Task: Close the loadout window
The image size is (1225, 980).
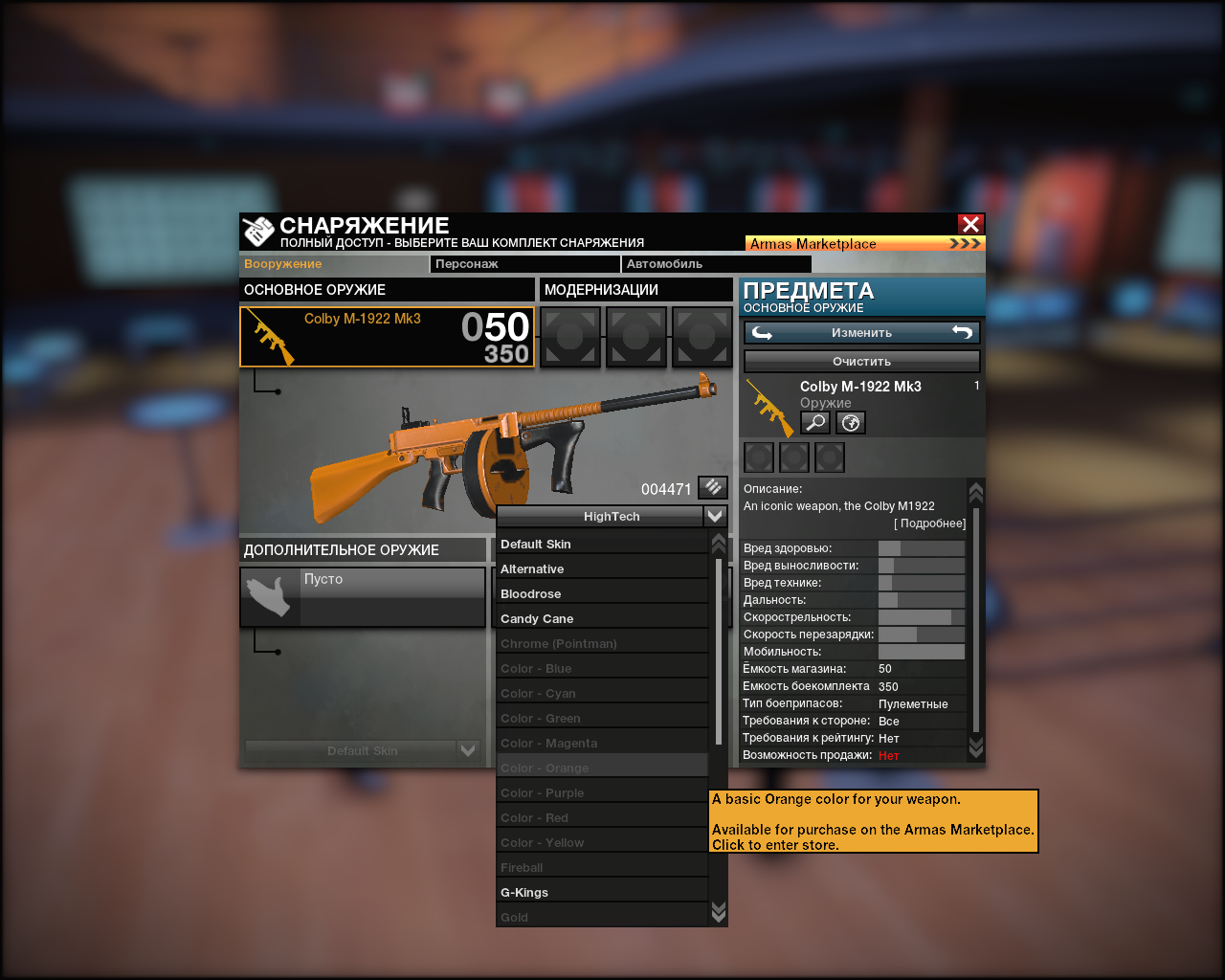Action: pyautogui.click(x=970, y=224)
